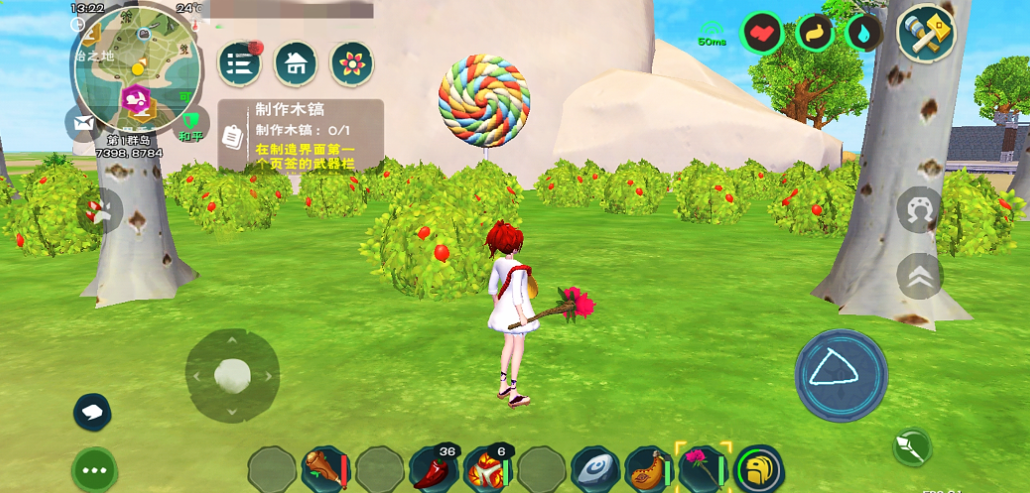Open the chat speech bubble
The height and width of the screenshot is (493, 1030).
click(x=92, y=411)
